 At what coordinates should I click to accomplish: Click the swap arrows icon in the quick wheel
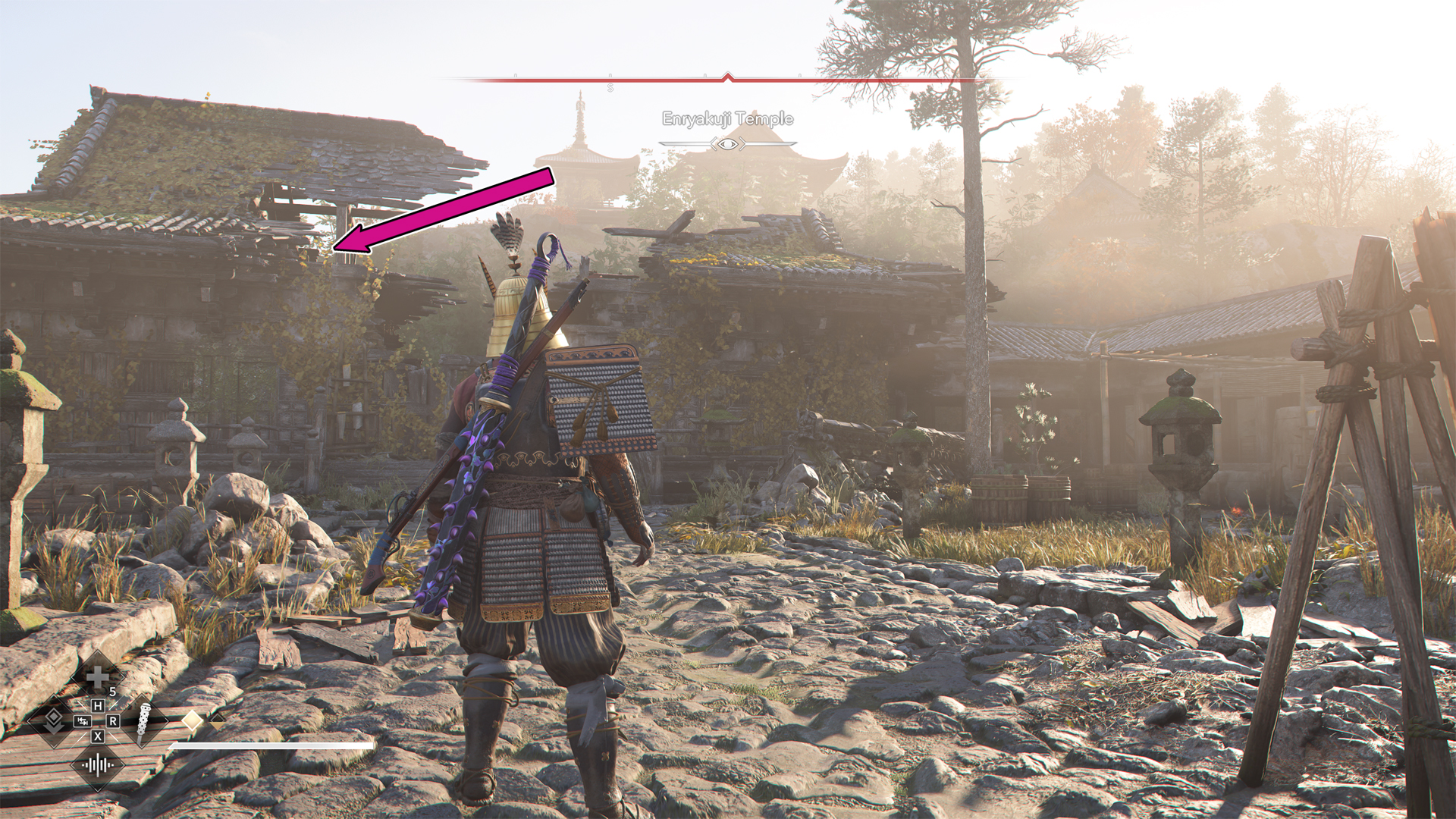(x=82, y=721)
